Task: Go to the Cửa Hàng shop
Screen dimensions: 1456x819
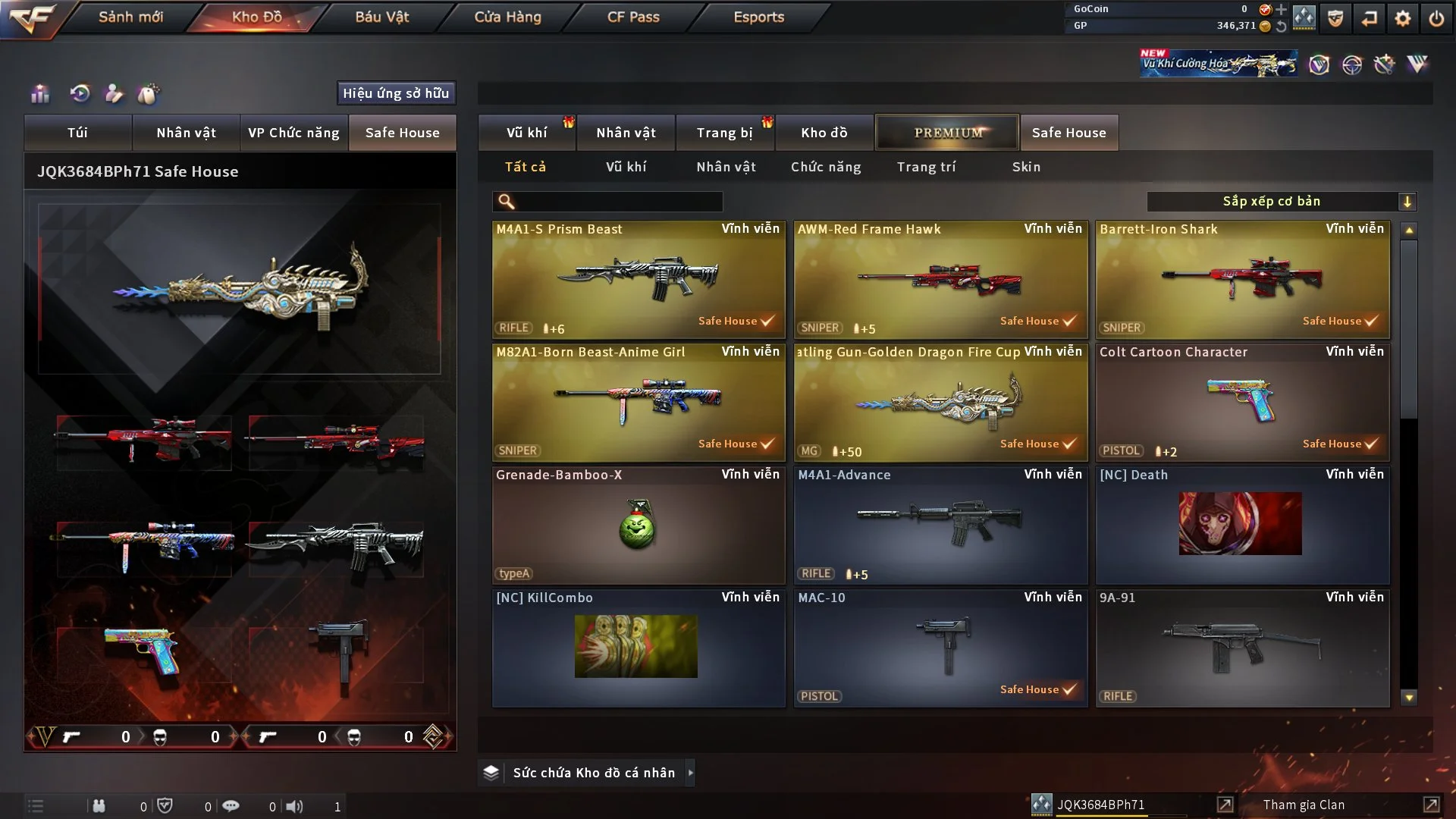Action: tap(507, 17)
